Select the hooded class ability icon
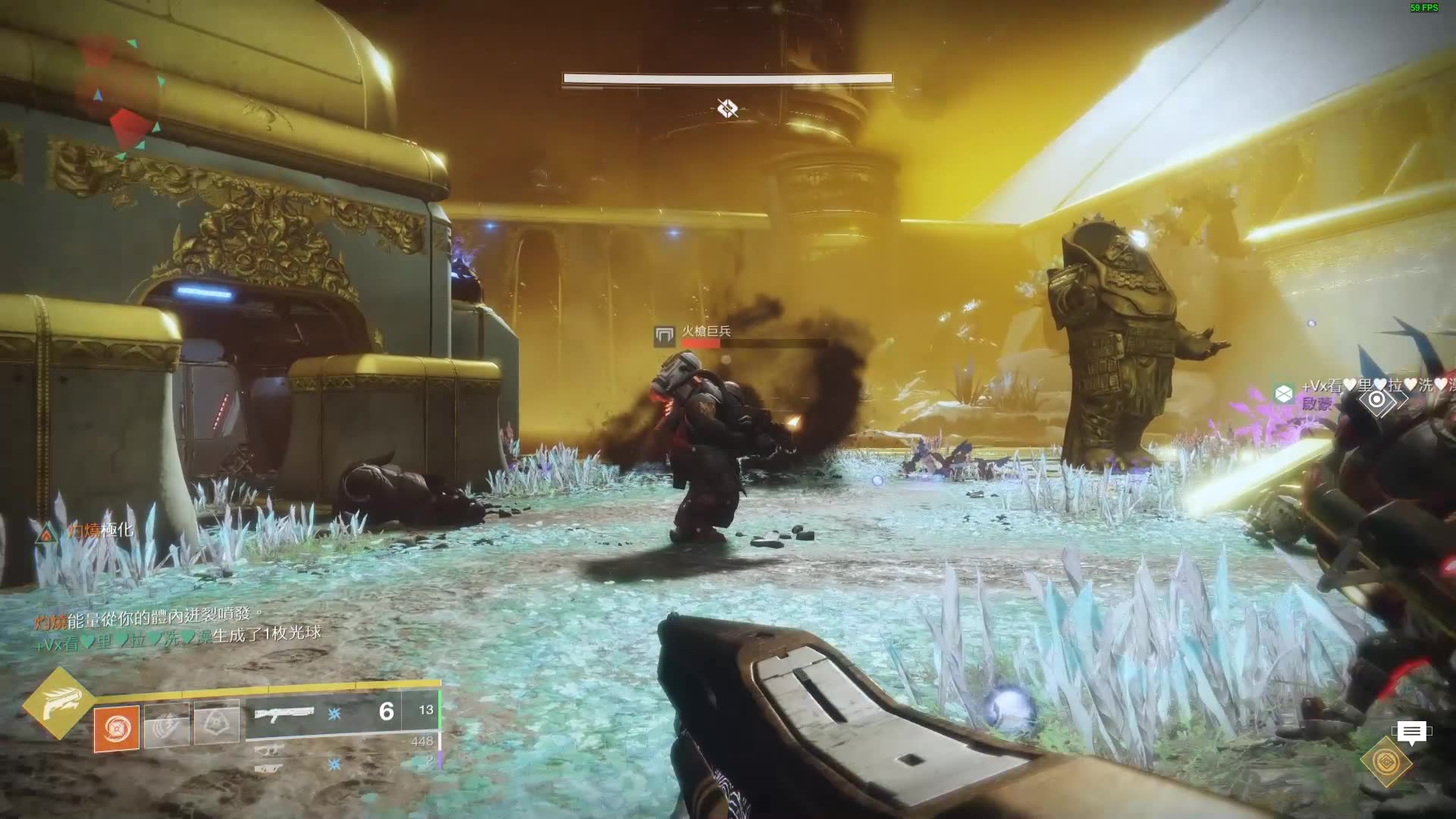Screen dimensions: 1456x819 [217, 722]
